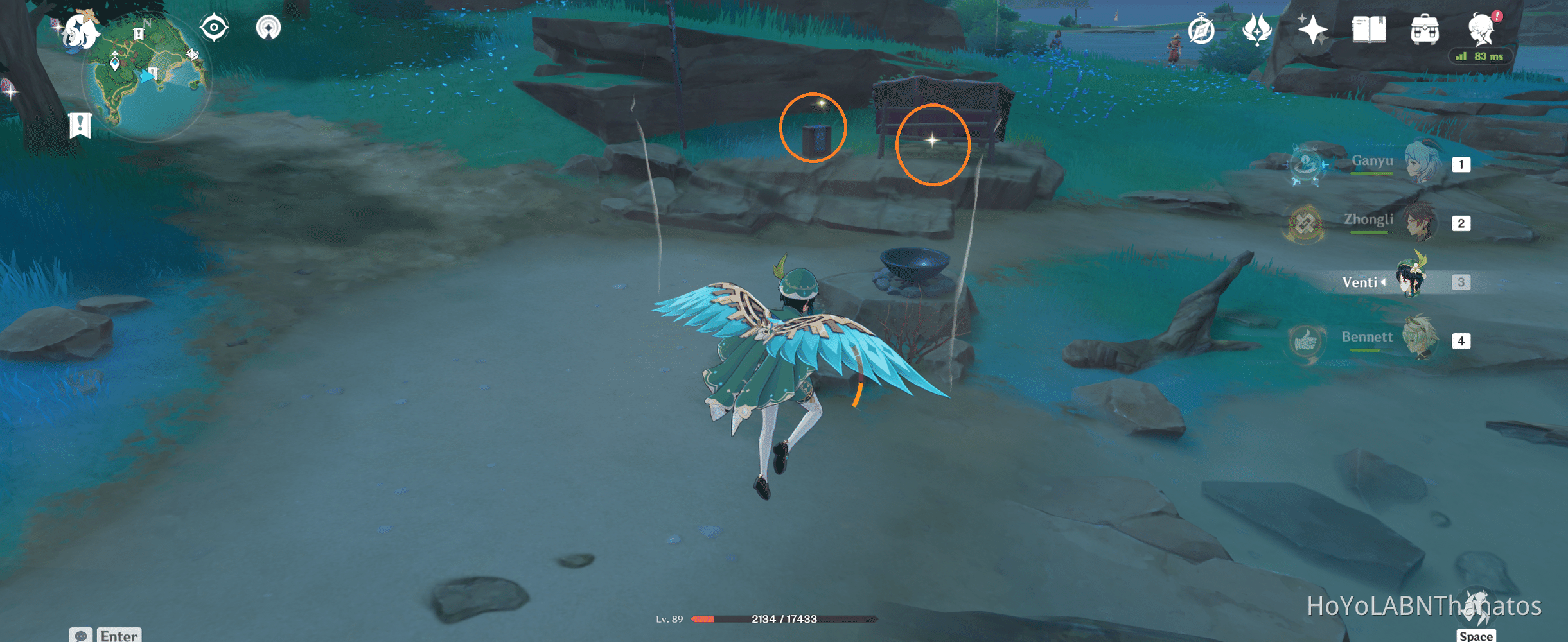Open the Adventurer Handbook book icon
The height and width of the screenshot is (642, 1568).
(x=1370, y=29)
